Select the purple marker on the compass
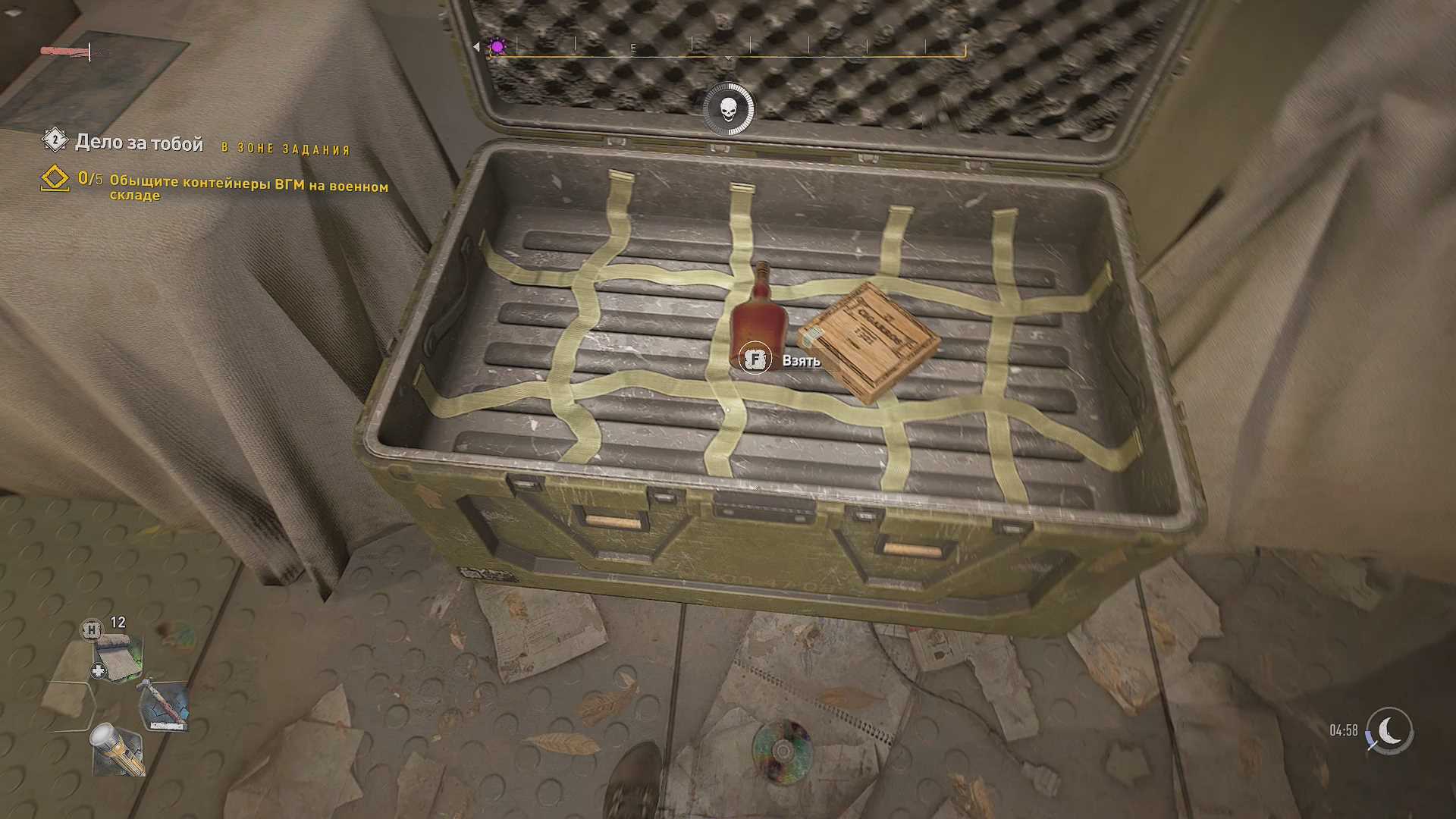 click(x=497, y=47)
